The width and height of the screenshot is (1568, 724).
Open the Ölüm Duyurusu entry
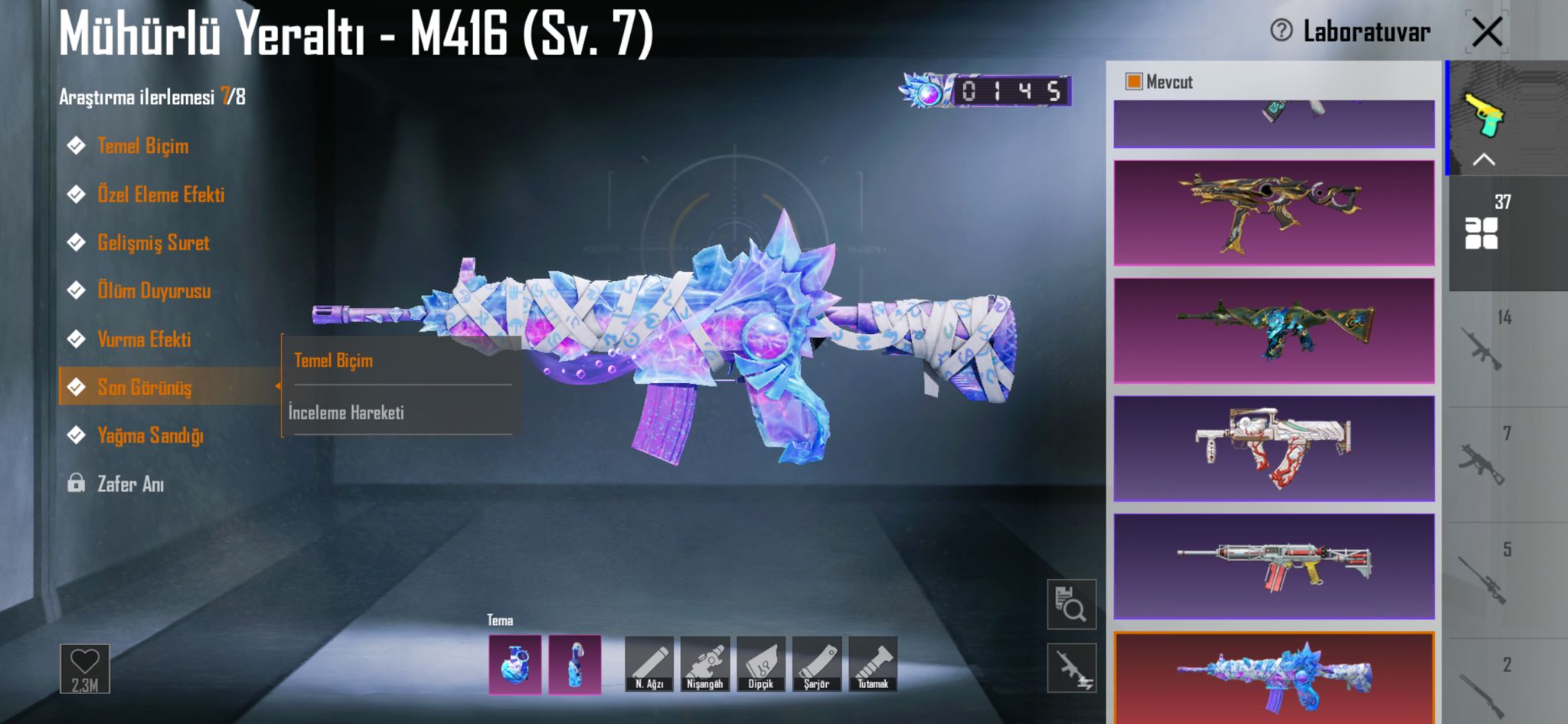coord(153,291)
